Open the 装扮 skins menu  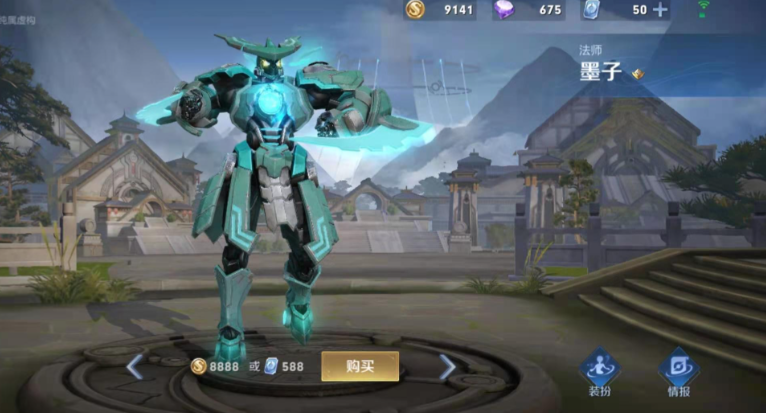tap(600, 370)
